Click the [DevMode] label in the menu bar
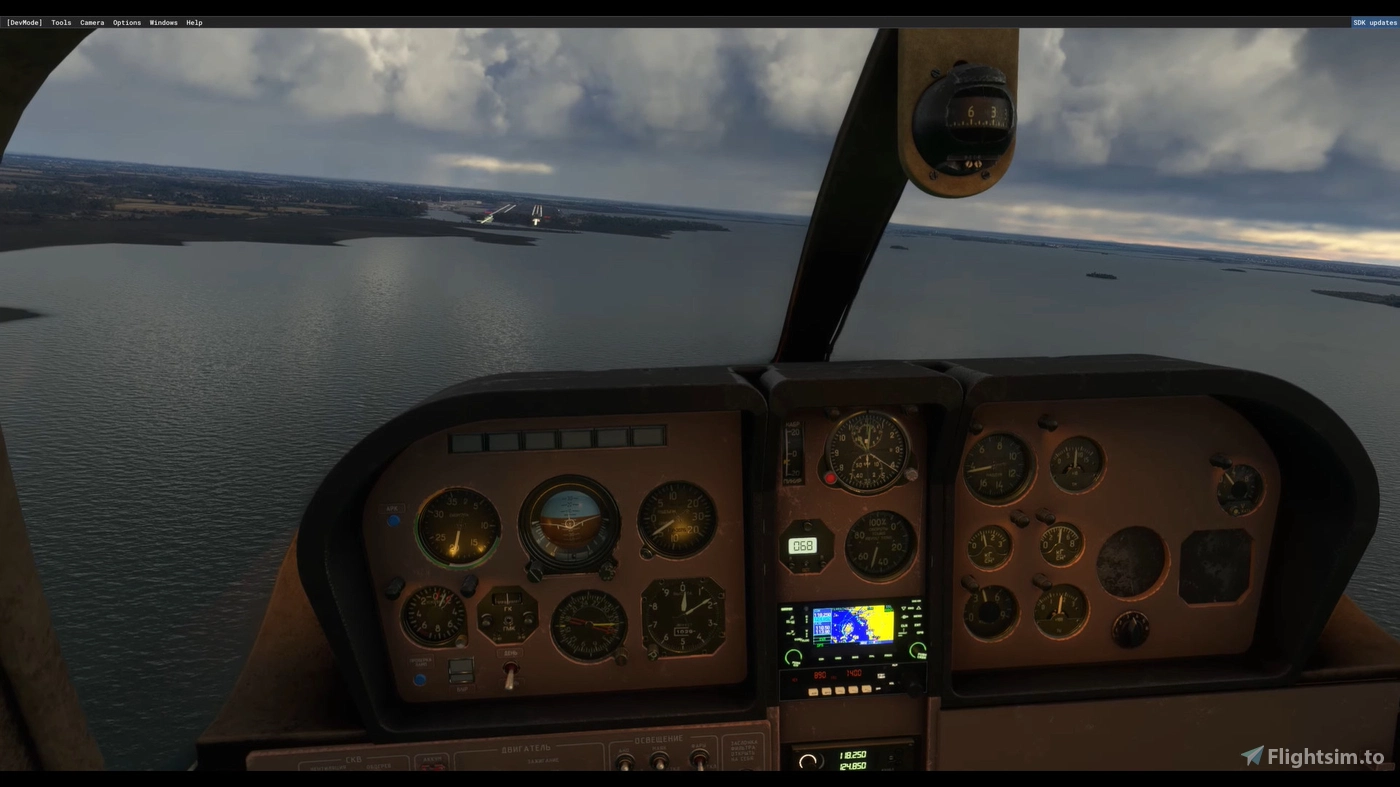Image resolution: width=1400 pixels, height=787 pixels. pos(23,22)
